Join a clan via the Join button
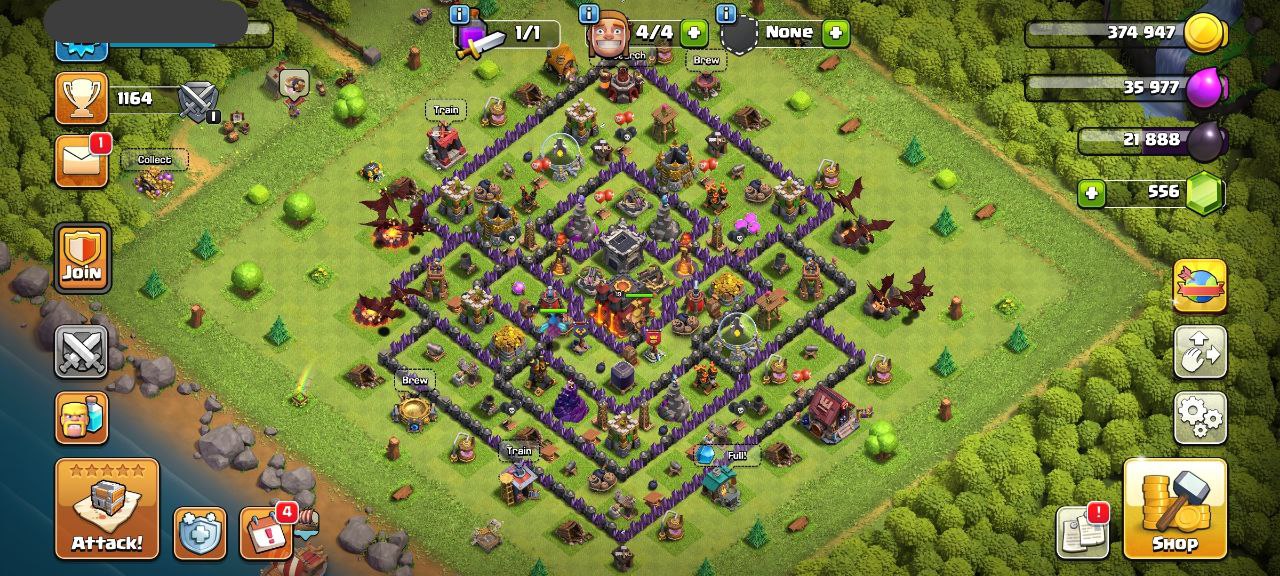Screen dimensions: 1280x576 [82, 257]
